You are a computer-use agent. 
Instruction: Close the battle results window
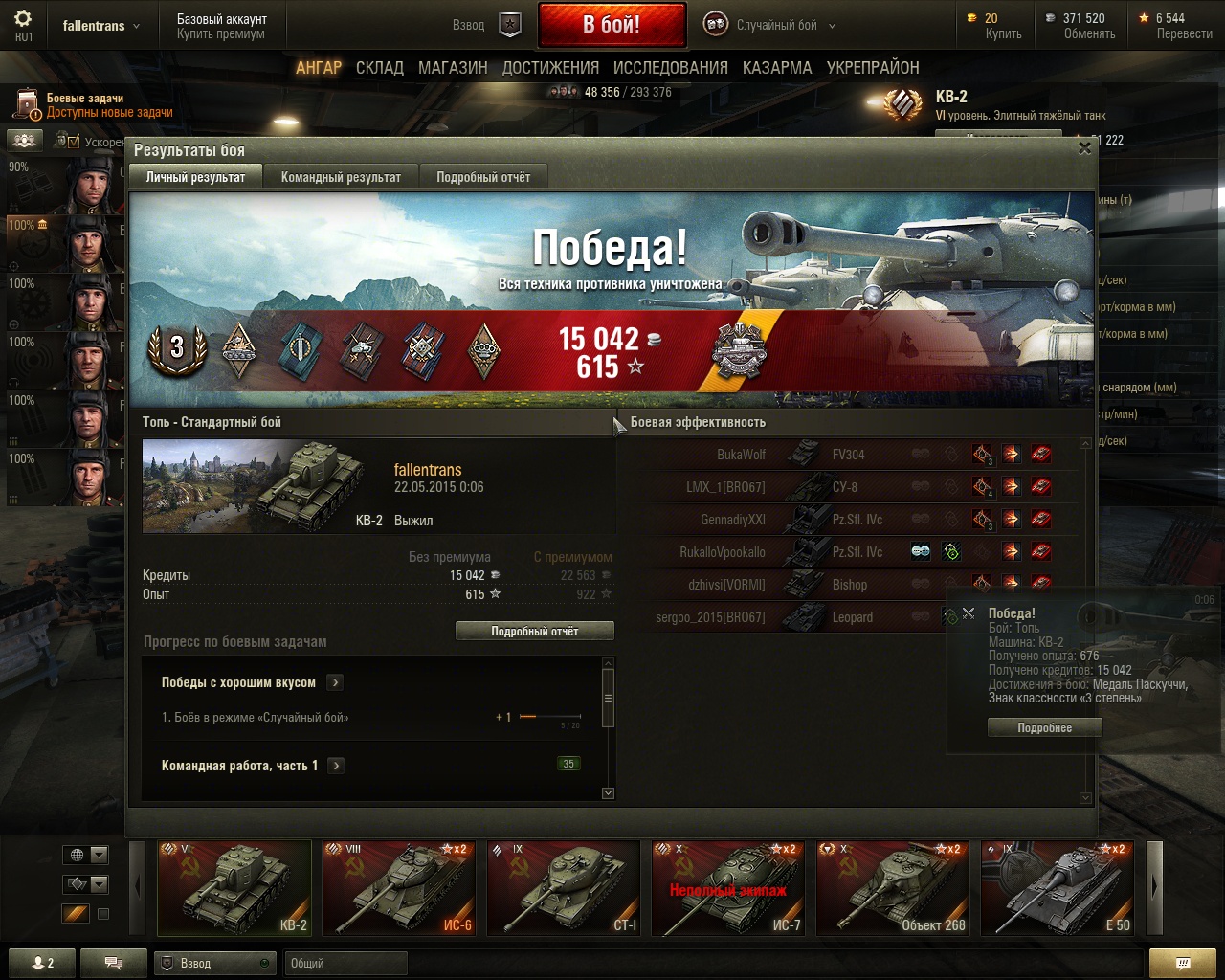point(1084,148)
